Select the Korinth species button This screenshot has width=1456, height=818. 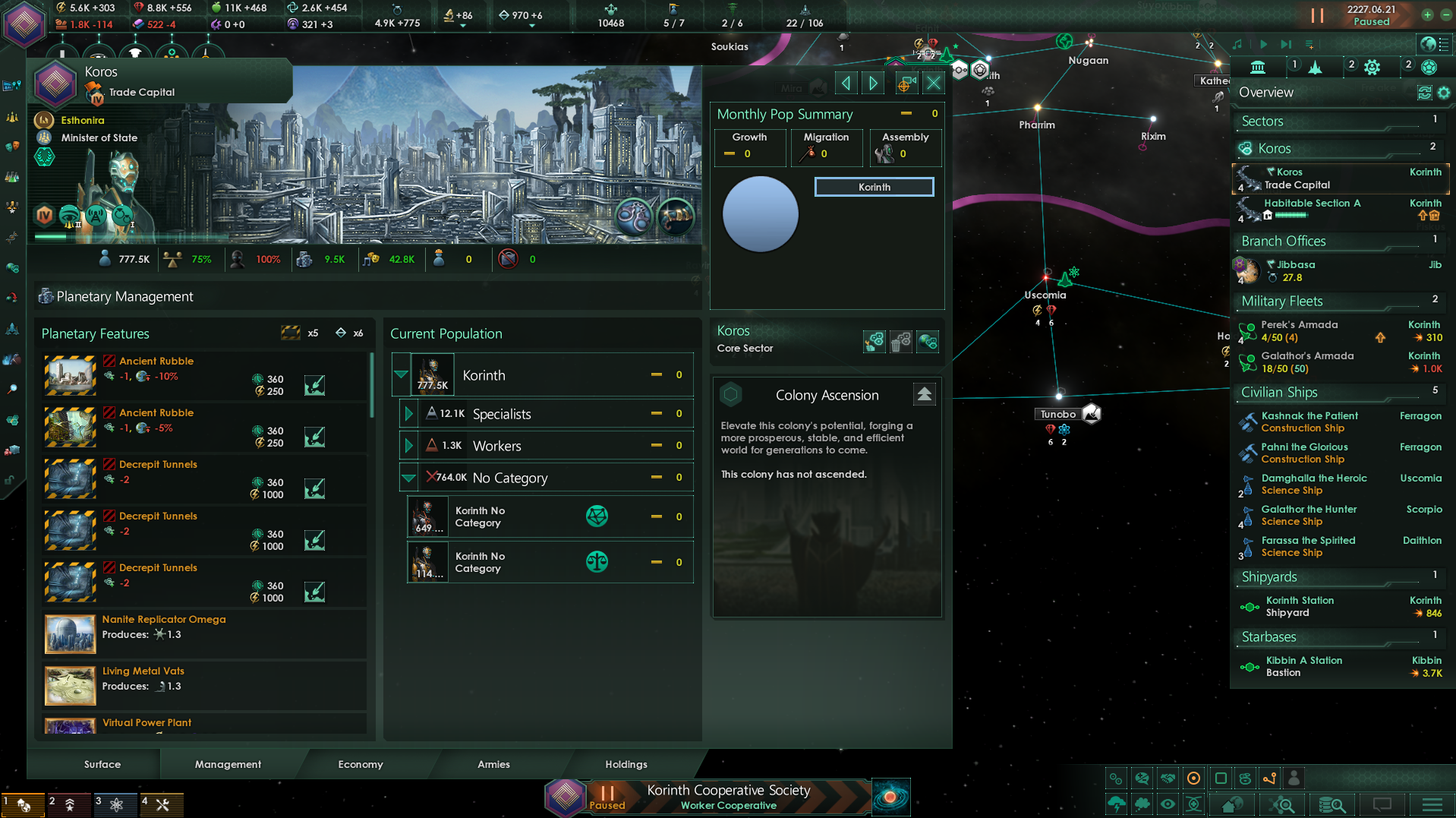coord(874,187)
